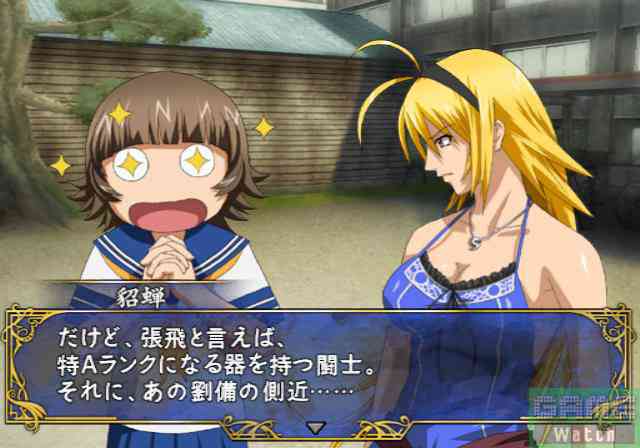Image resolution: width=640 pixels, height=448 pixels.
Task: Advance dialogue with the down-arrow indicator
Action: (x=315, y=427)
